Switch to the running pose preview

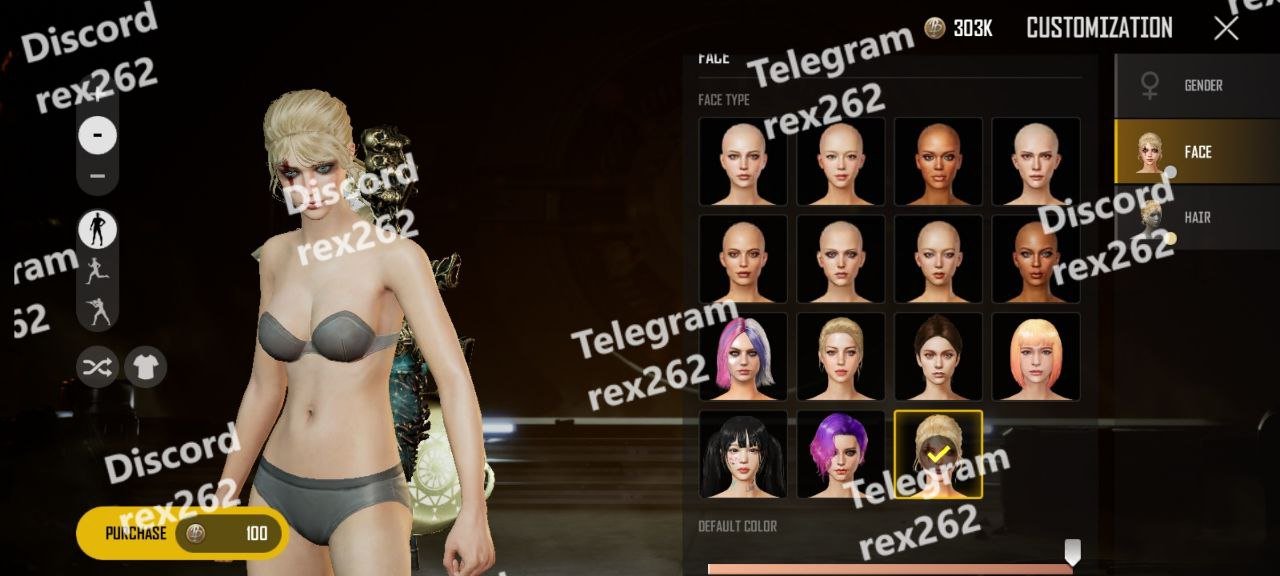click(98, 271)
